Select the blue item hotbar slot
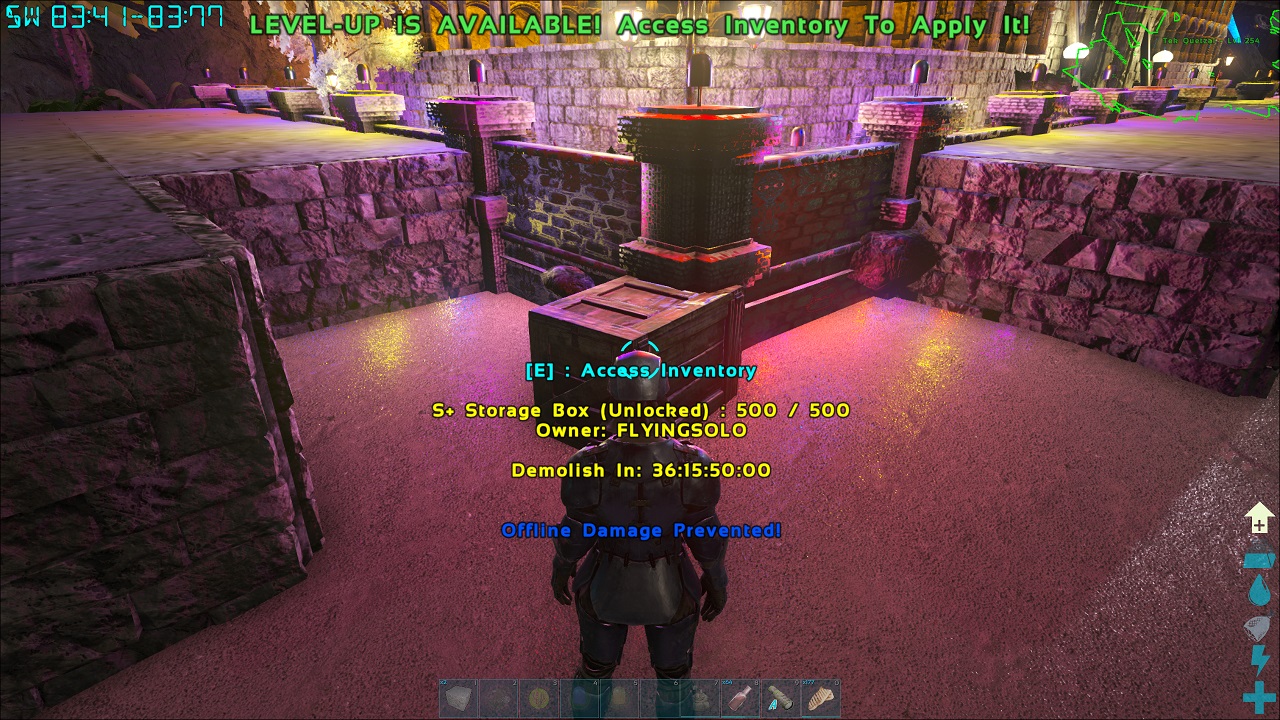Viewport: 1280px width, 720px height. (579, 698)
